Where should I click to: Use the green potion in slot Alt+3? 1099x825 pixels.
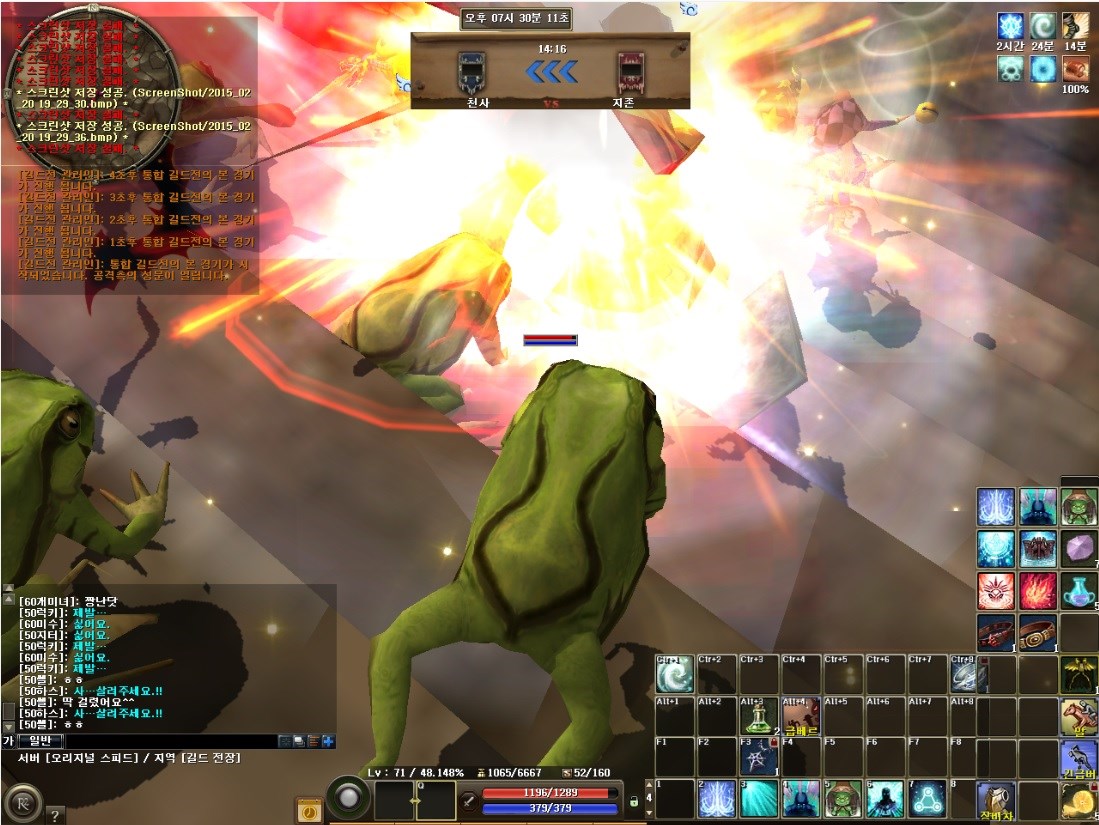(759, 716)
